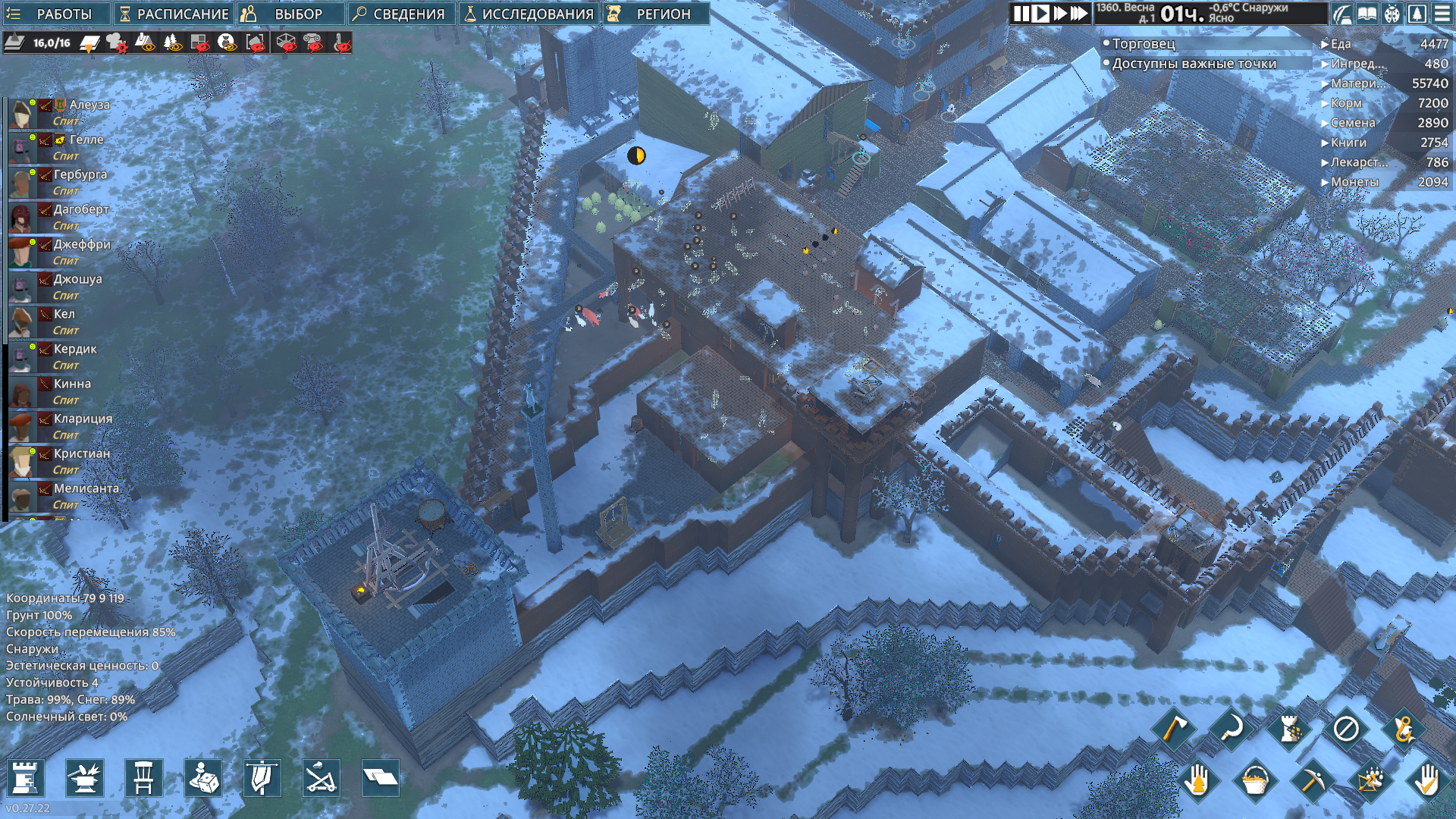Choose the pickaxe mining order

pyautogui.click(x=1312, y=780)
